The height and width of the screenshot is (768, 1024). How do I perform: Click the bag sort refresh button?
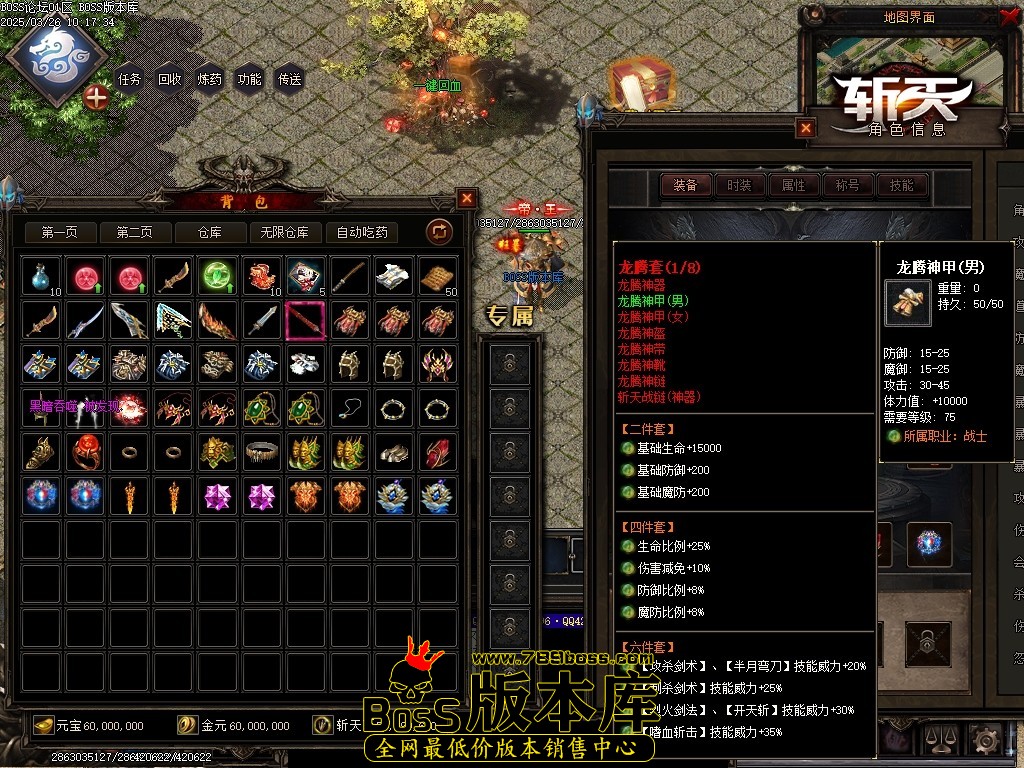(439, 233)
